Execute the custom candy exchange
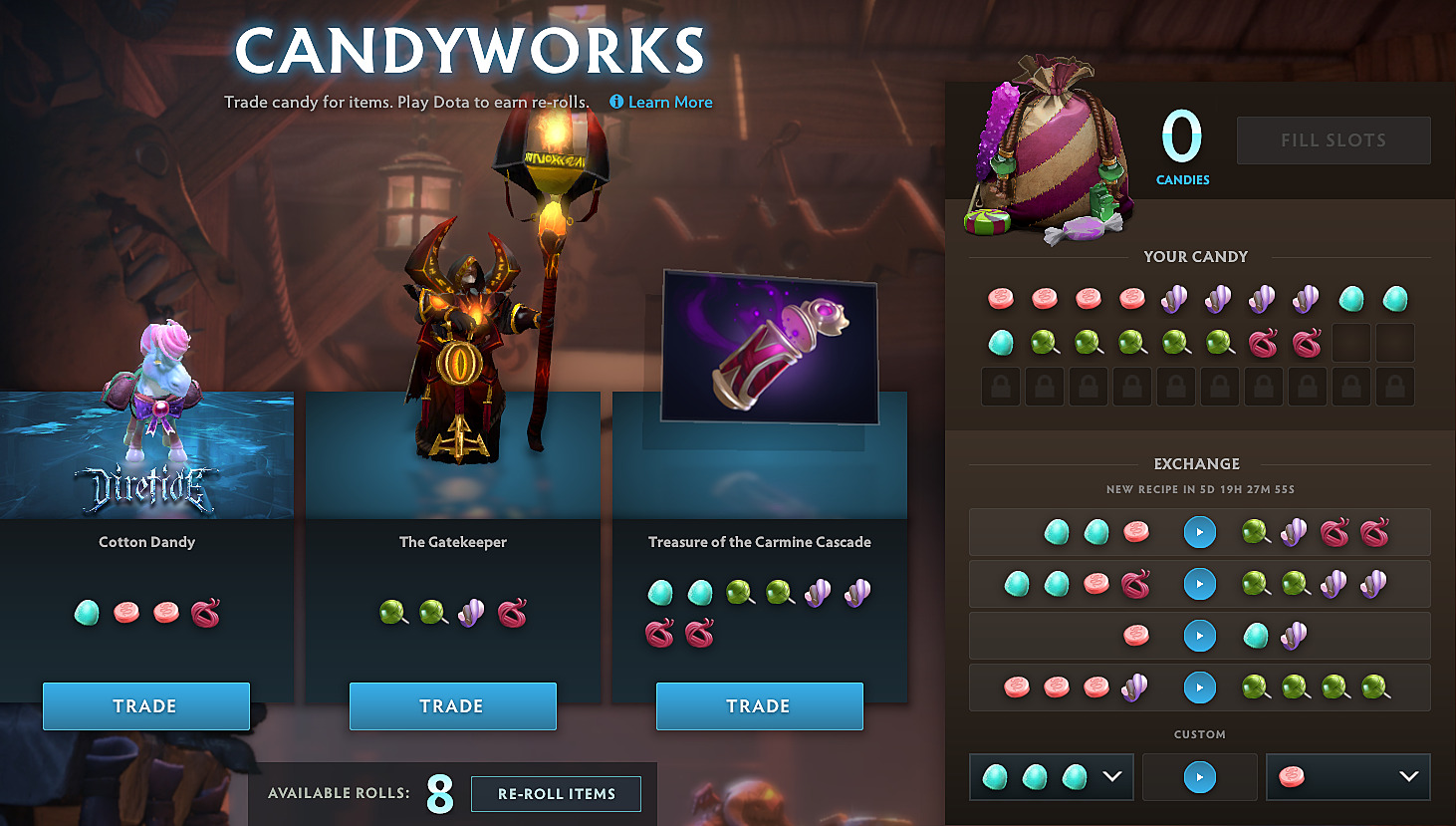The image size is (1456, 826). tap(1199, 777)
